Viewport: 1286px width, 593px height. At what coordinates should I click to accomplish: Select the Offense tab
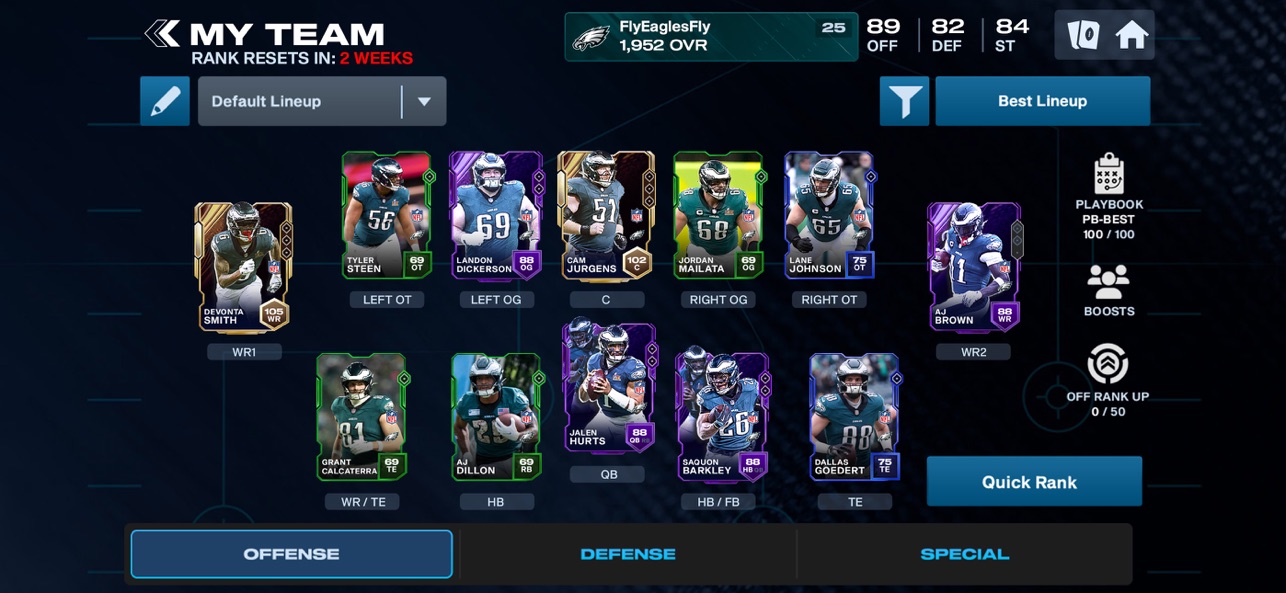(x=292, y=554)
